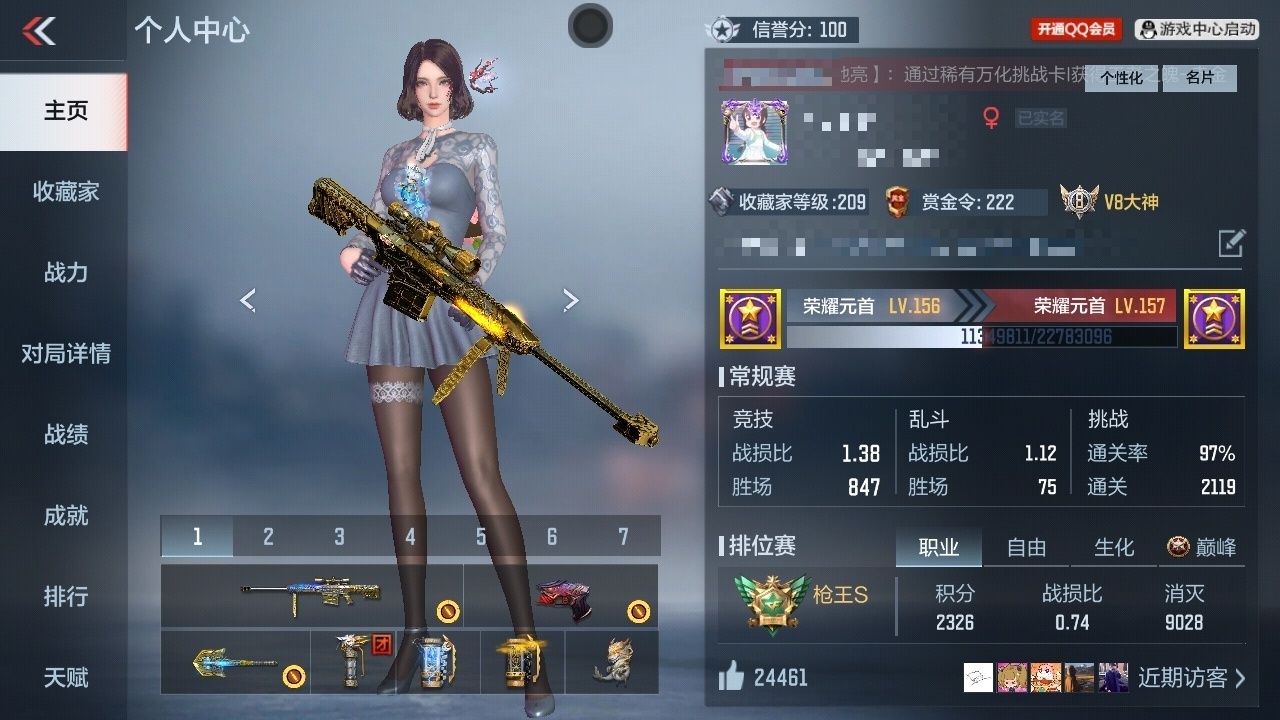Select 战力 in the side menu
The width and height of the screenshot is (1280, 720).
65,272
